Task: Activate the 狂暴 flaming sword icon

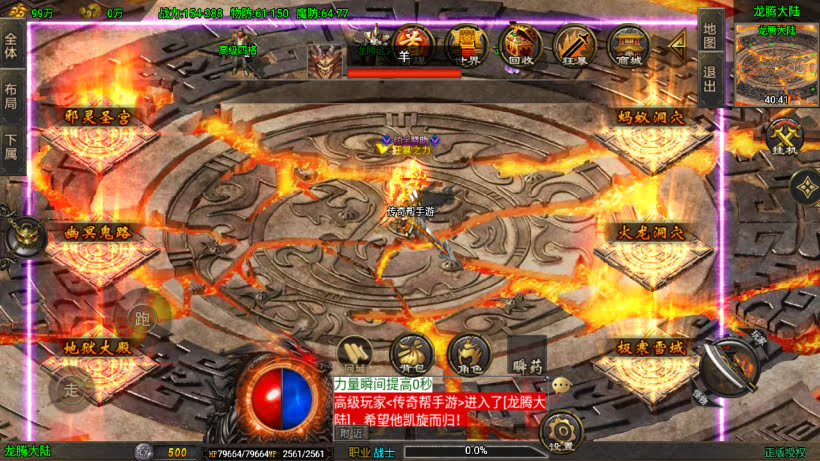Action: [575, 44]
